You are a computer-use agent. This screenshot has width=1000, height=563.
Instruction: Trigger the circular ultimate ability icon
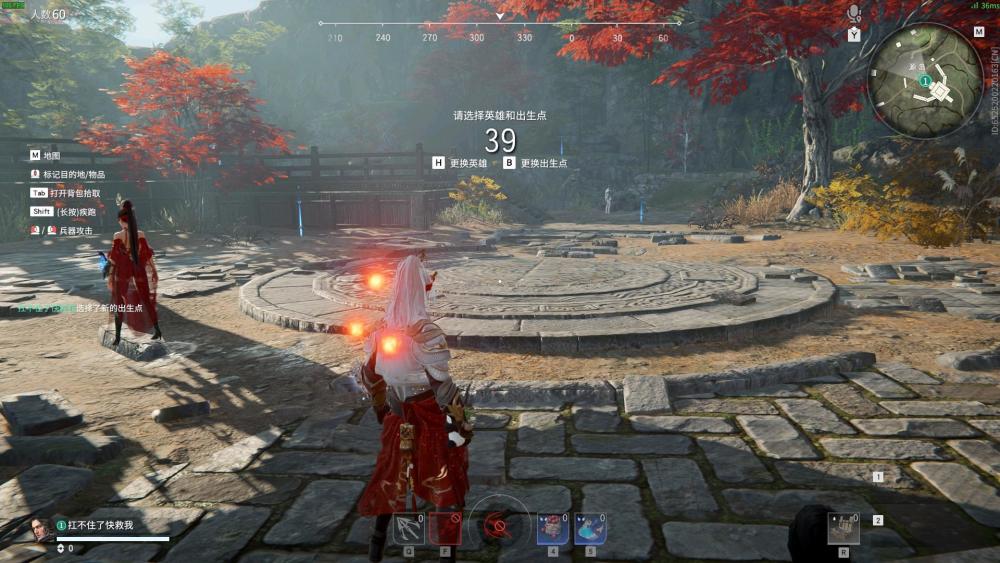tap(499, 524)
